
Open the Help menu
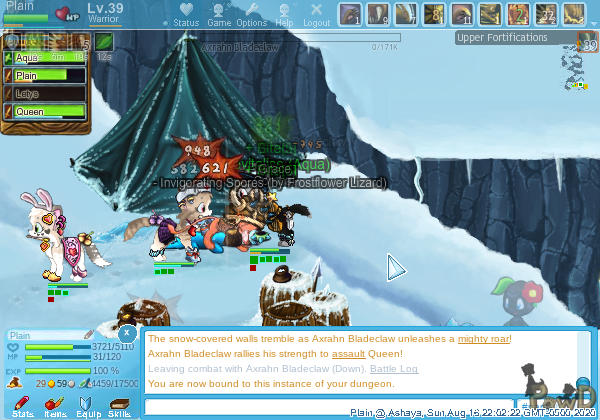coord(284,14)
